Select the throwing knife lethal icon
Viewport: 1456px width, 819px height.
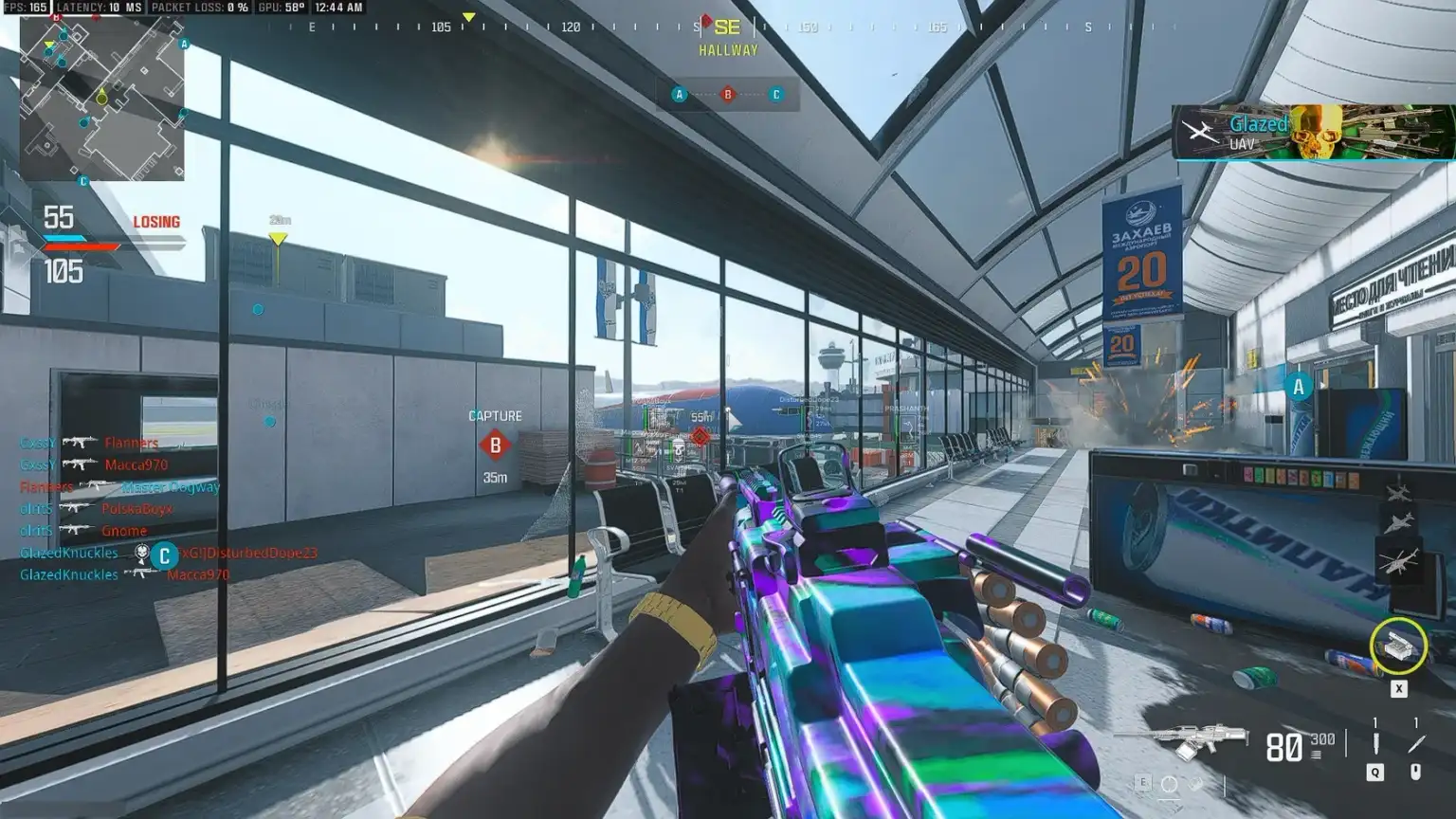click(x=1415, y=743)
